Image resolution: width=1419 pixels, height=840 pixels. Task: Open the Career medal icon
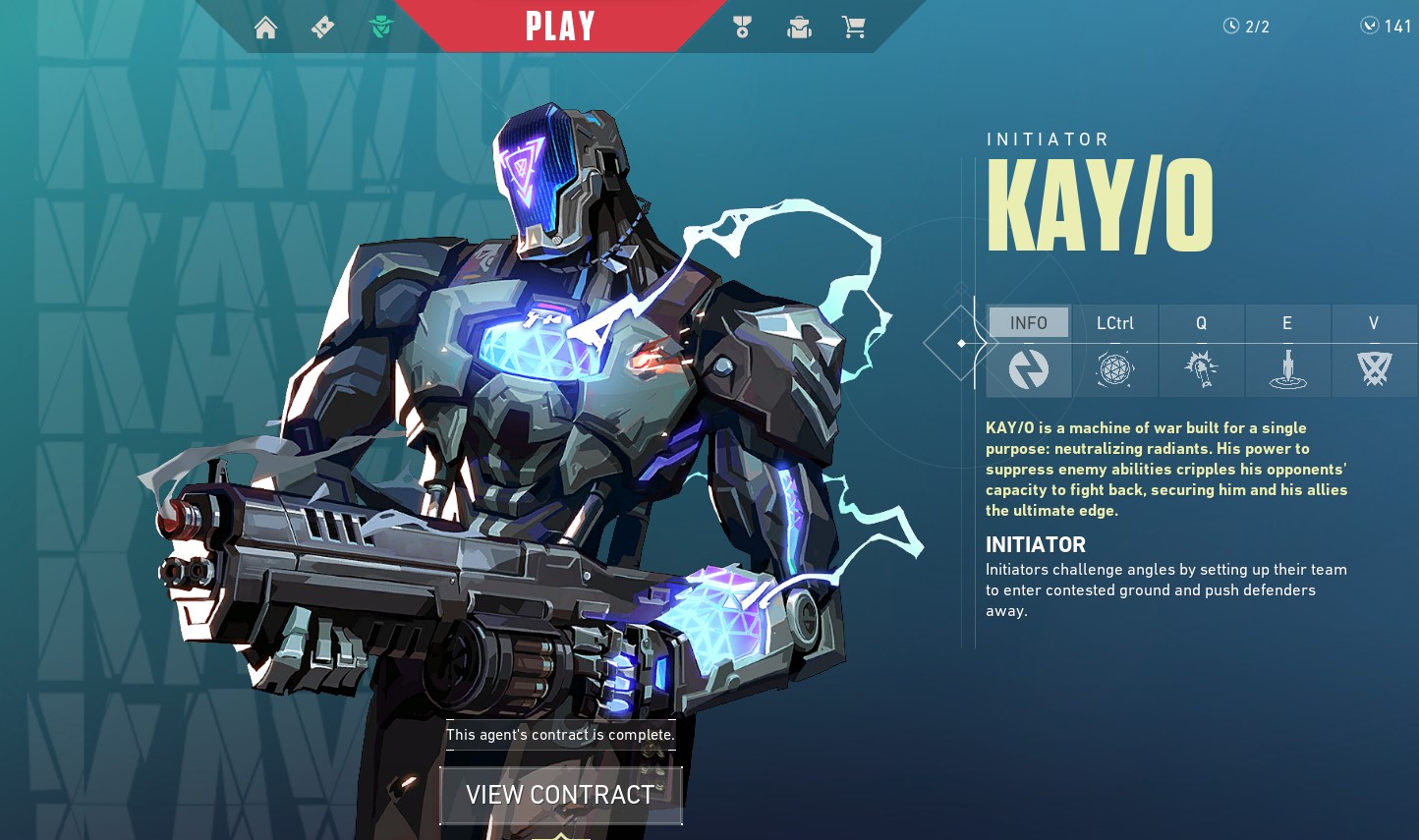[742, 28]
